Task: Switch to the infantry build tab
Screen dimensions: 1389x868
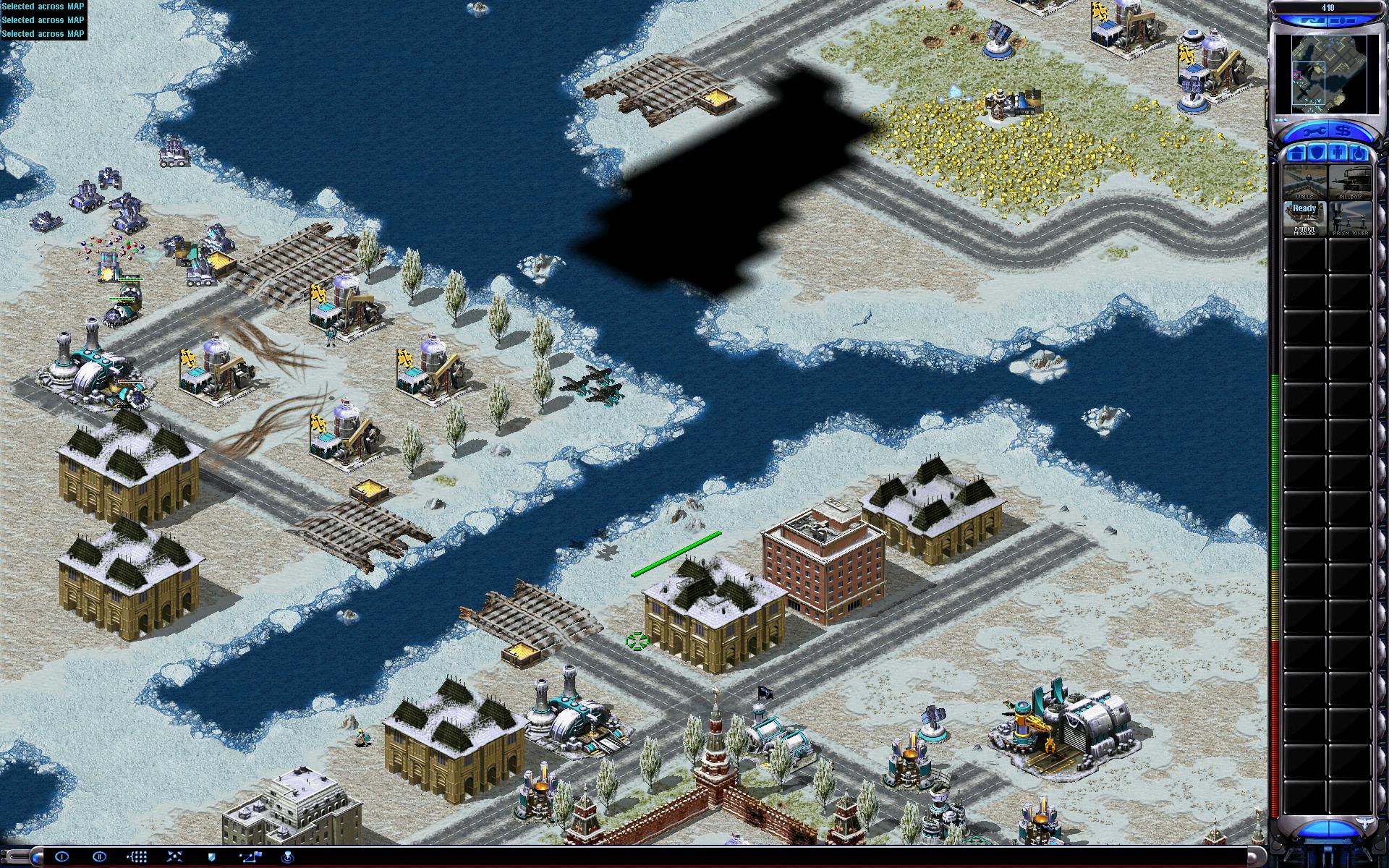Action: coord(1338,153)
